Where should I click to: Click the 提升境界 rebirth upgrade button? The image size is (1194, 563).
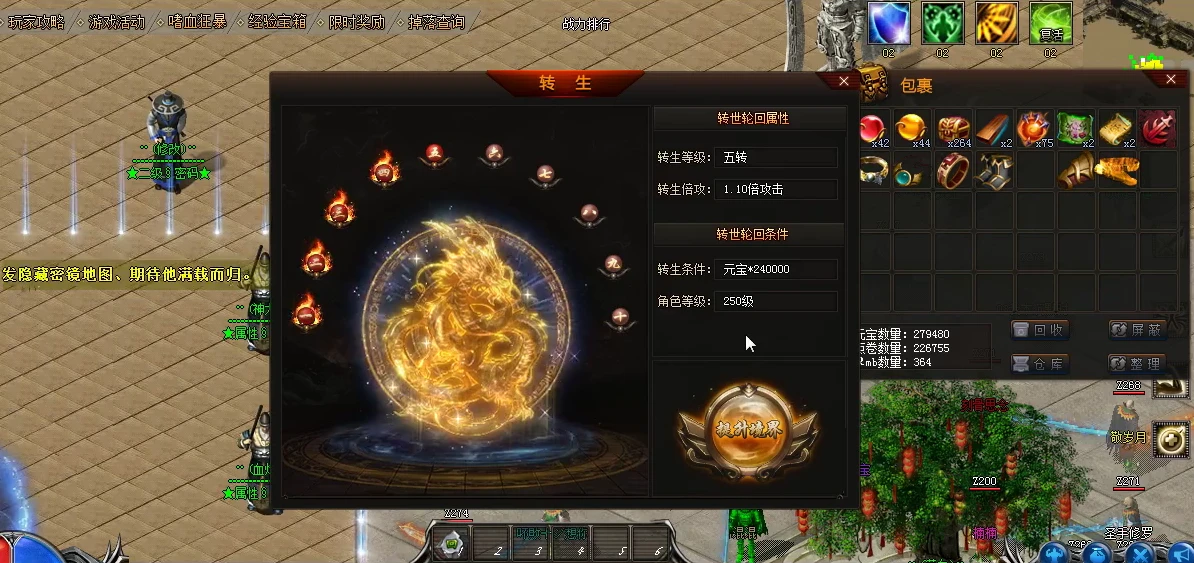coord(748,430)
